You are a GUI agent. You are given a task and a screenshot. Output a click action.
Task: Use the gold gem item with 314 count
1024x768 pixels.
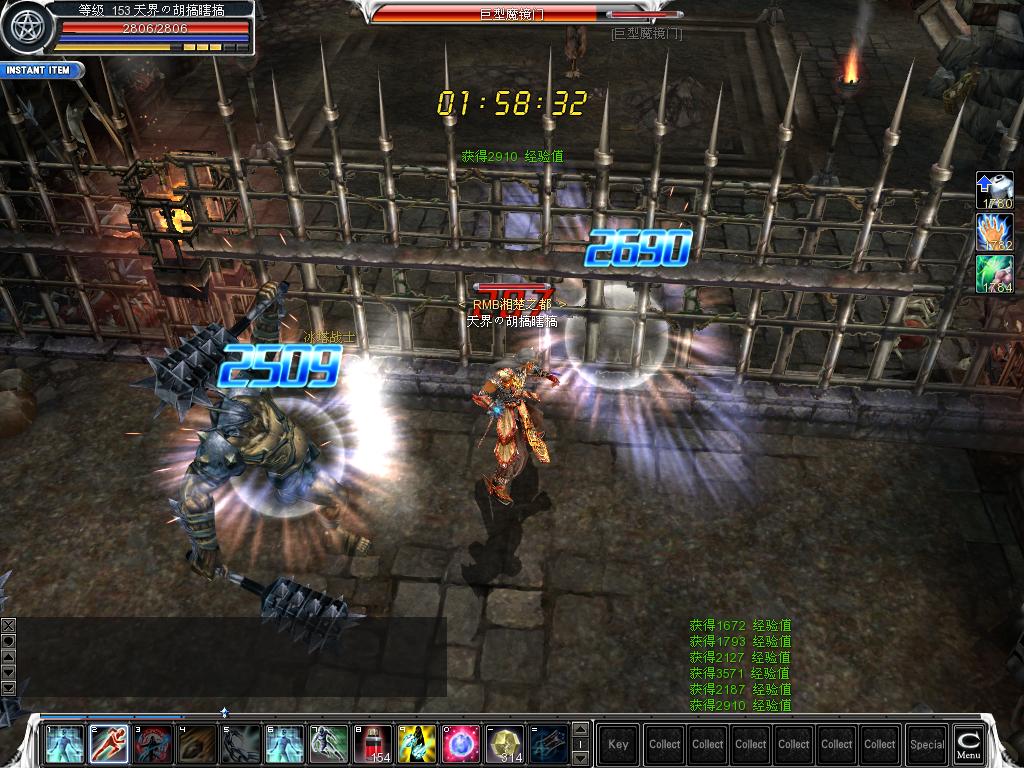click(x=505, y=744)
